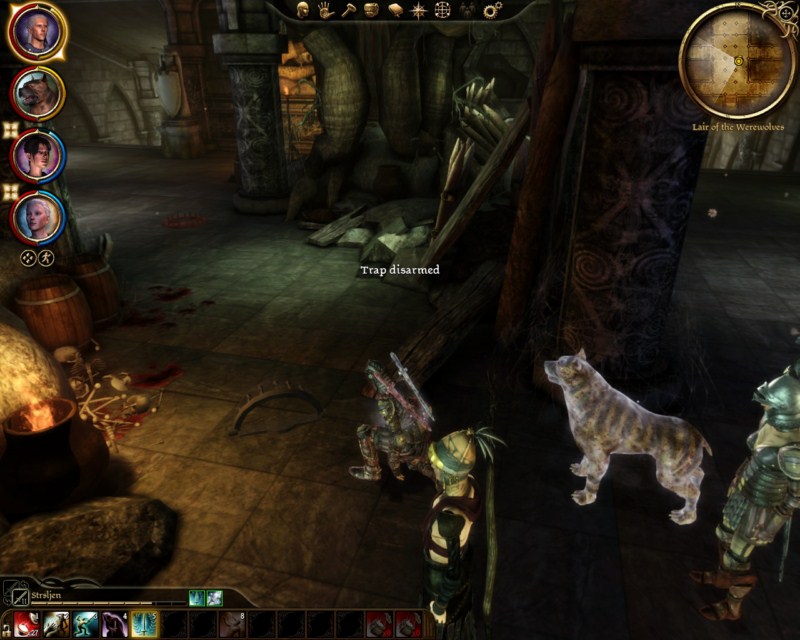Open the character record helmet-head icon

coord(303,10)
